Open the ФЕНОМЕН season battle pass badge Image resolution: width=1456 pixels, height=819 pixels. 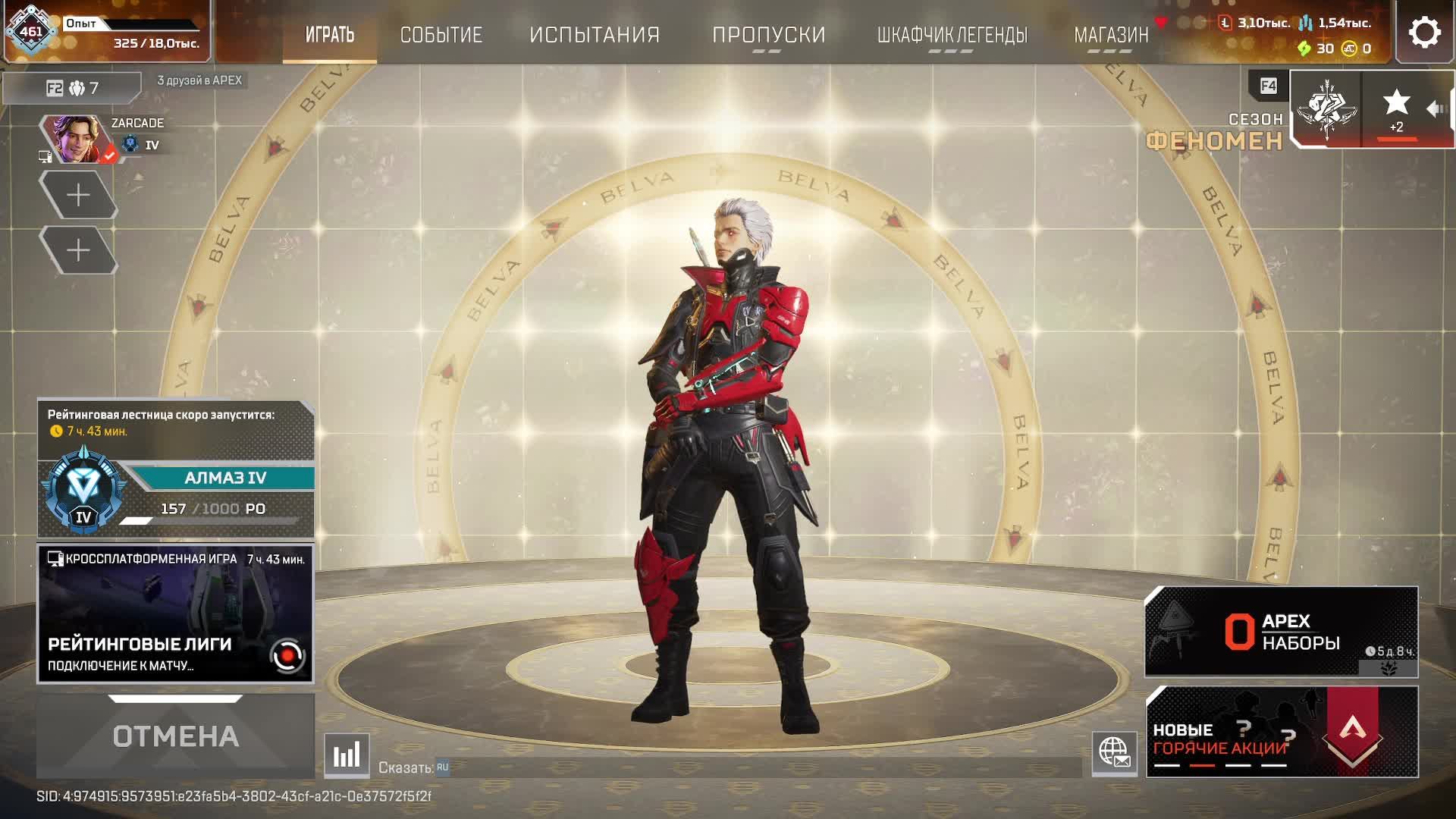1326,110
